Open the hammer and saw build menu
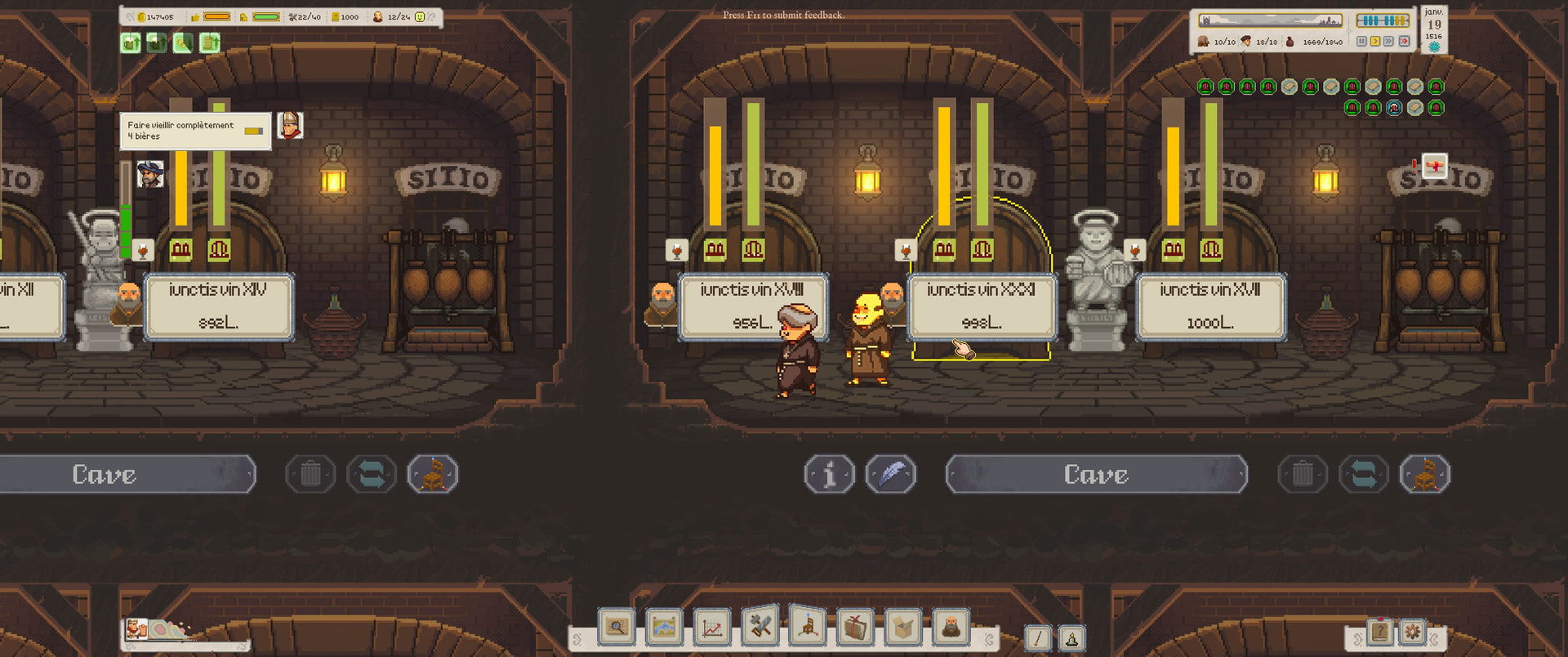 (x=760, y=628)
